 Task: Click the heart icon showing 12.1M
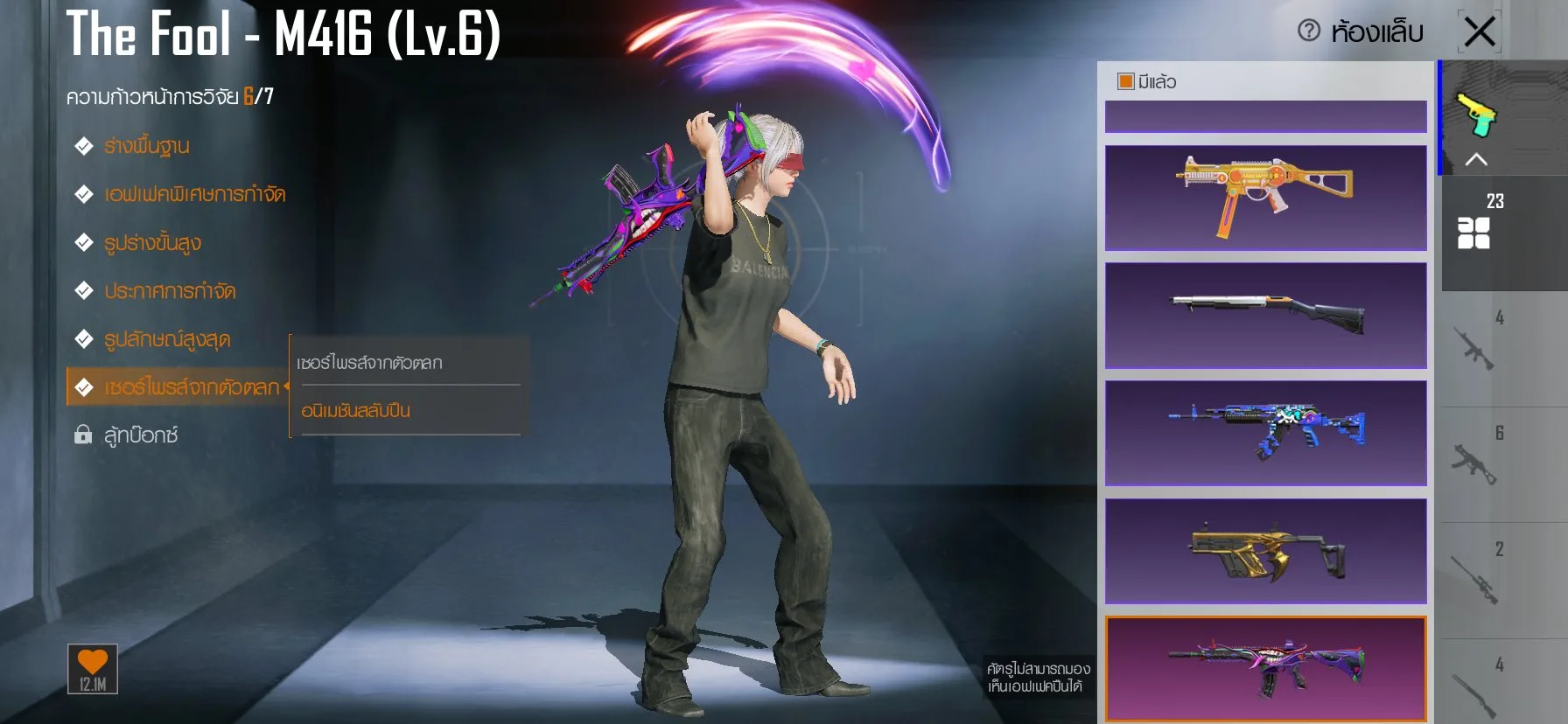coord(94,670)
